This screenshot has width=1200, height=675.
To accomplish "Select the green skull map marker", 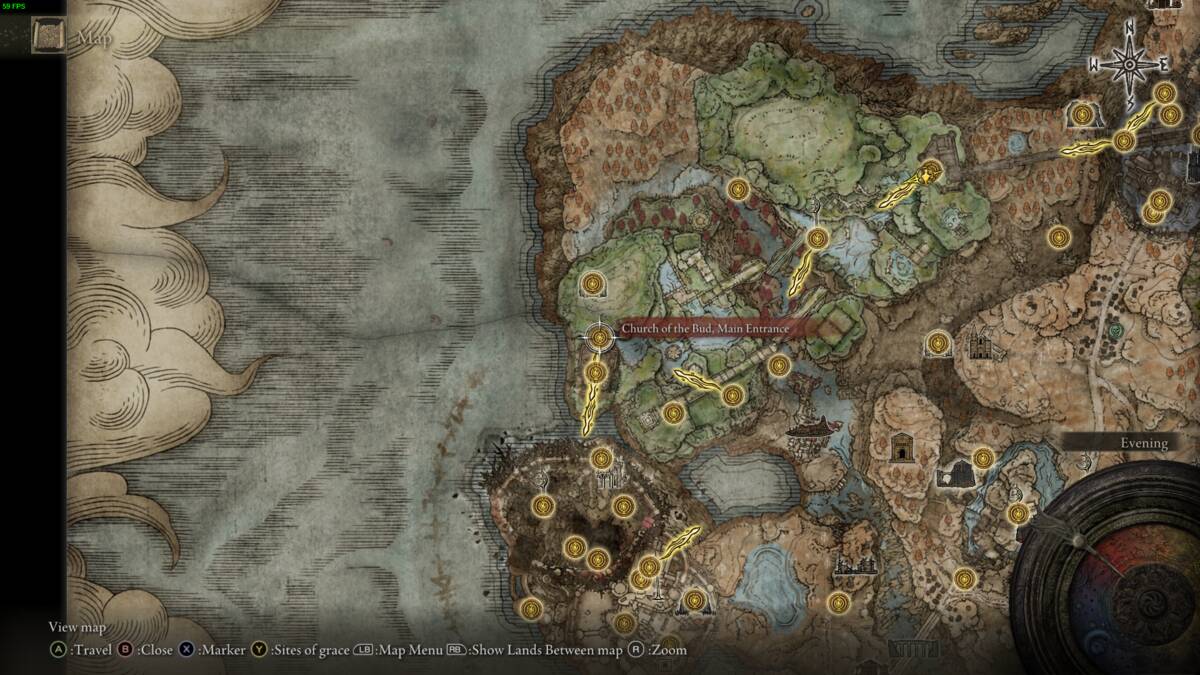I will 1115,330.
